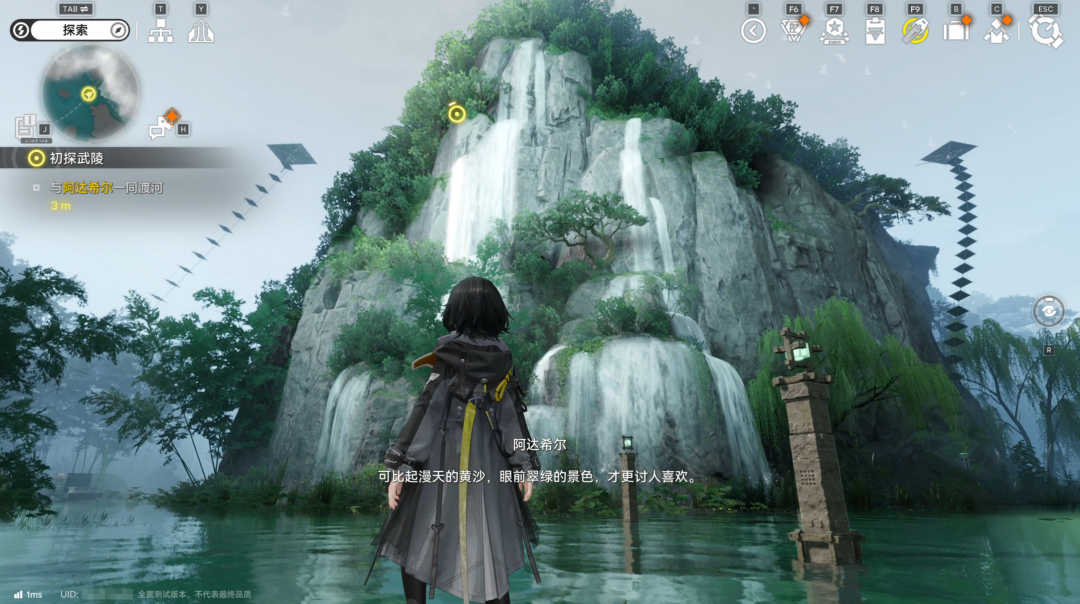Open the hierarchy tree diagram icon
Viewport: 1080px width, 604px height.
[160, 31]
